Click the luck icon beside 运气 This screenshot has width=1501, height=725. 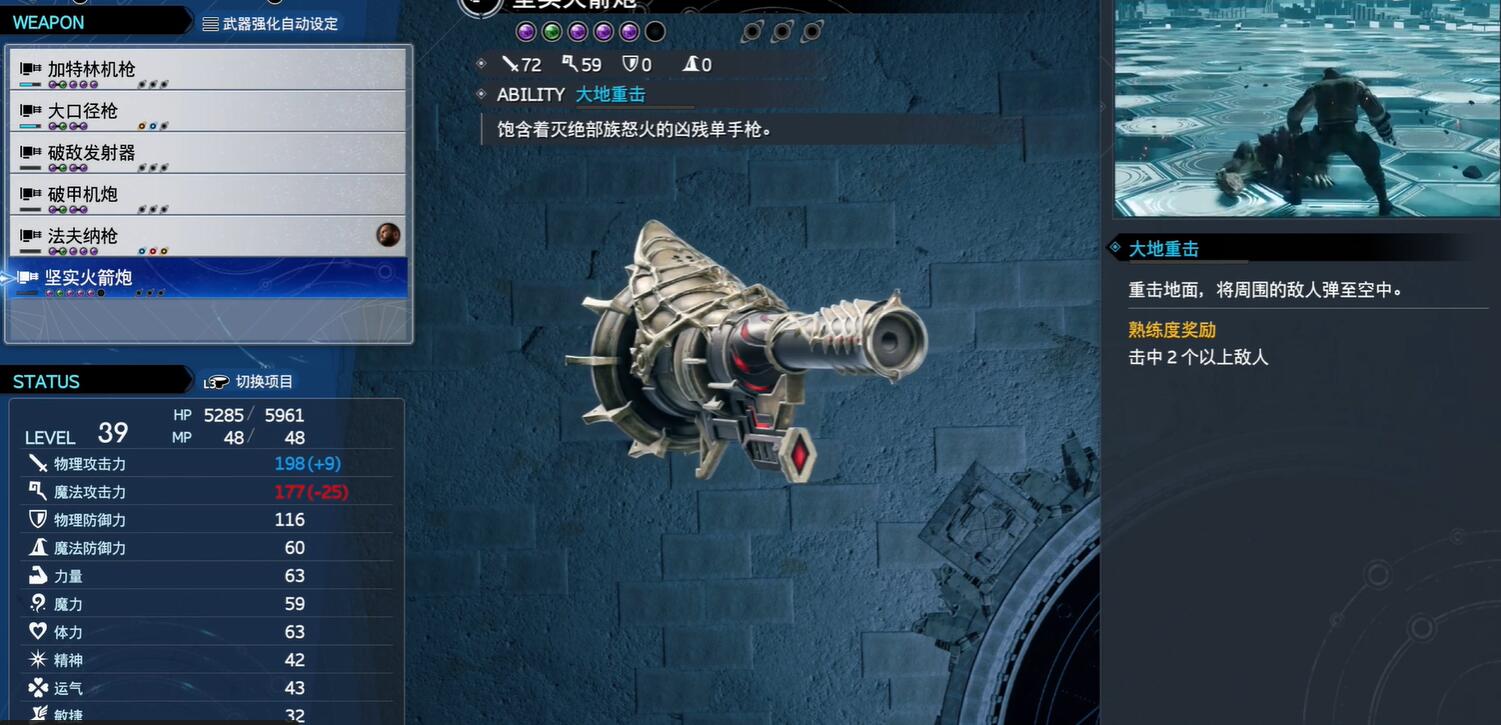click(38, 687)
